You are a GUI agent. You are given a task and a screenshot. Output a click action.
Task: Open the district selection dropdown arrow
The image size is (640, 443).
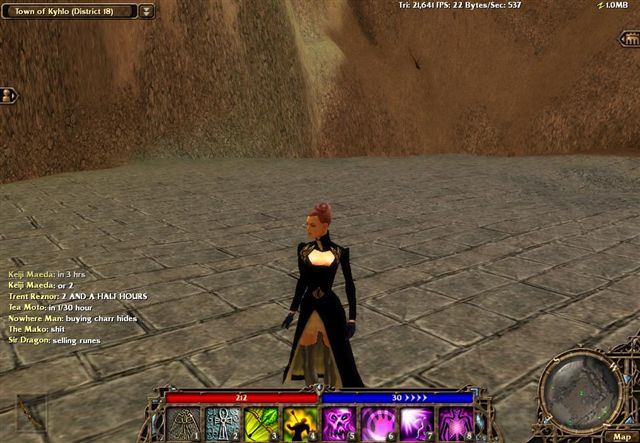coord(147,11)
